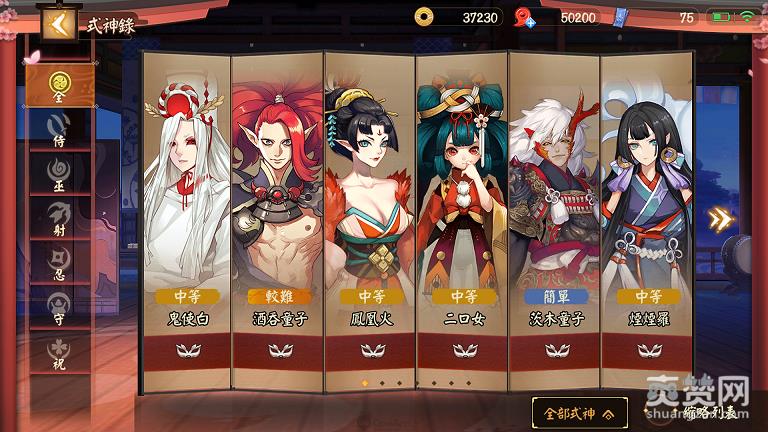
Task: Click the red gem currency icon
Action: tap(523, 17)
